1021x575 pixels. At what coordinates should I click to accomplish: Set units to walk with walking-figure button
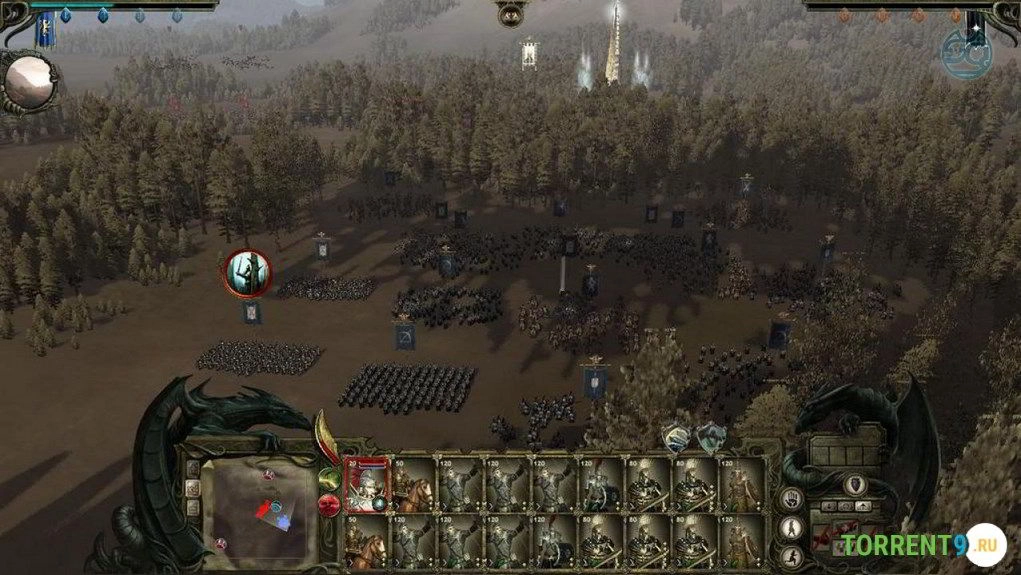(792, 527)
